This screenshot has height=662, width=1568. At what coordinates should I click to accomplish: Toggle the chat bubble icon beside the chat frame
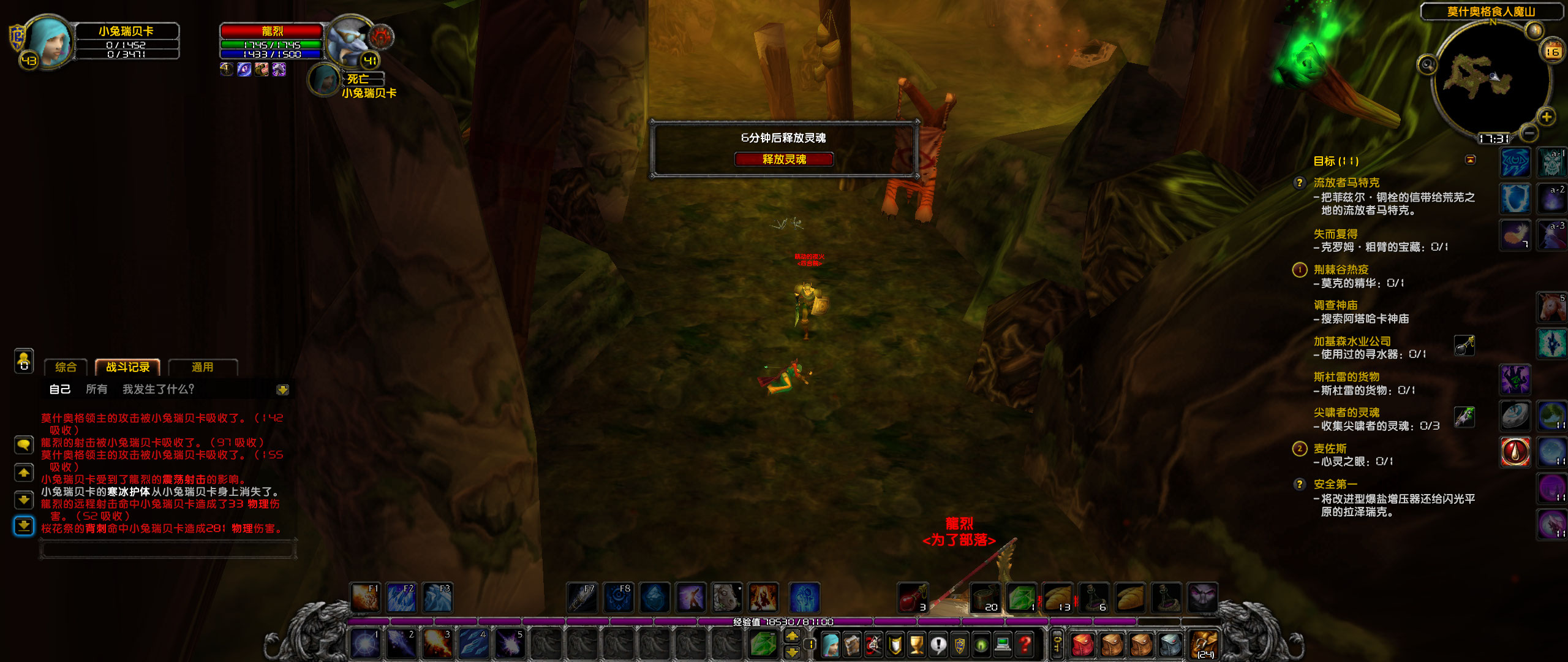(x=24, y=443)
